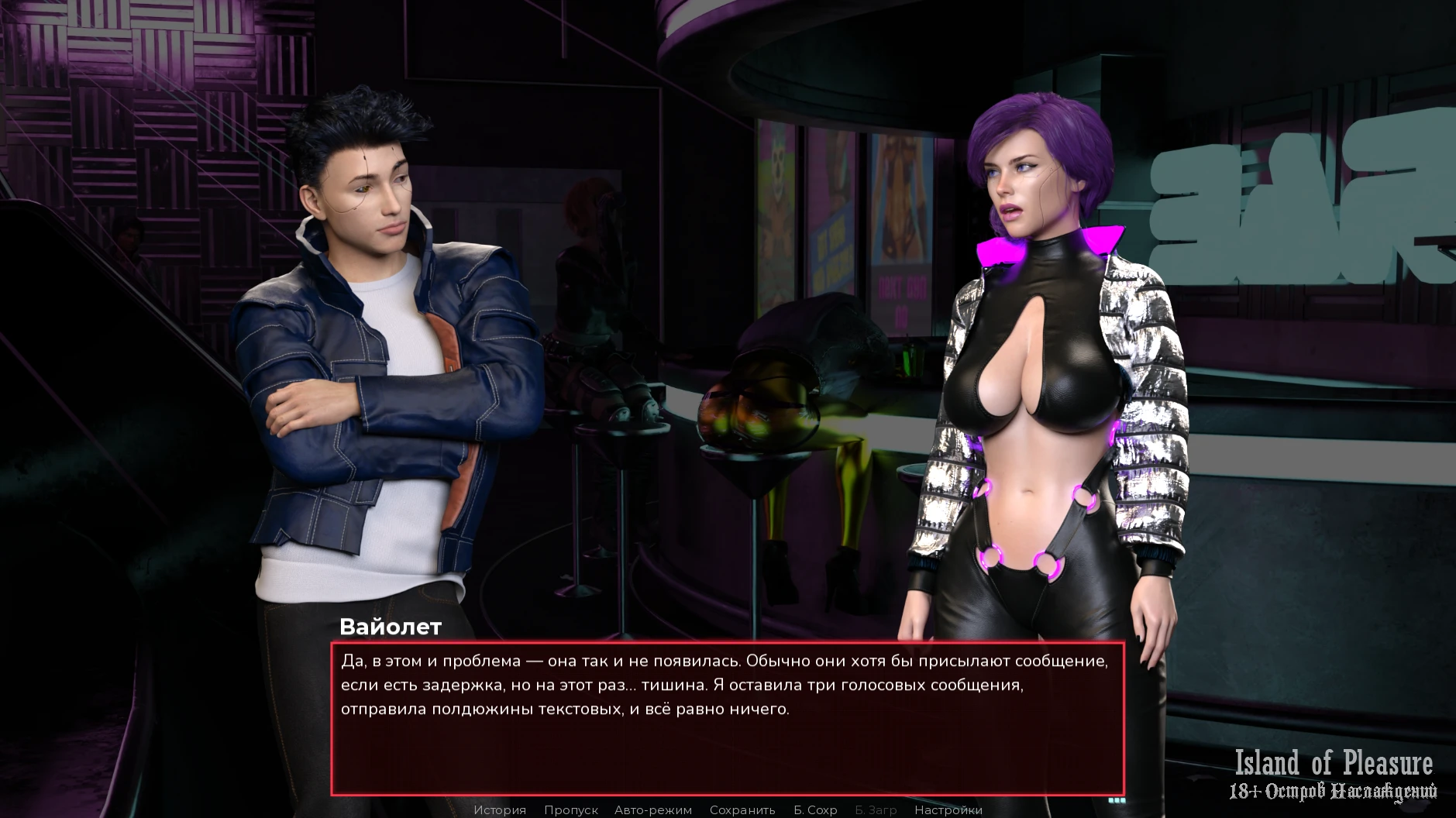Screen dimensions: 1456x818
Task: Advance dialogue by clicking Вайолет's text box
Action: point(727,717)
